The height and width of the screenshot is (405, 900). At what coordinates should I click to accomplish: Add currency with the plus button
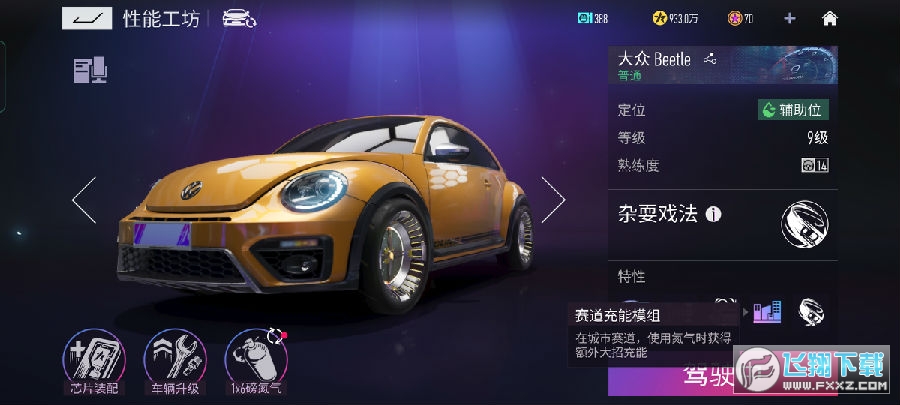click(x=790, y=18)
